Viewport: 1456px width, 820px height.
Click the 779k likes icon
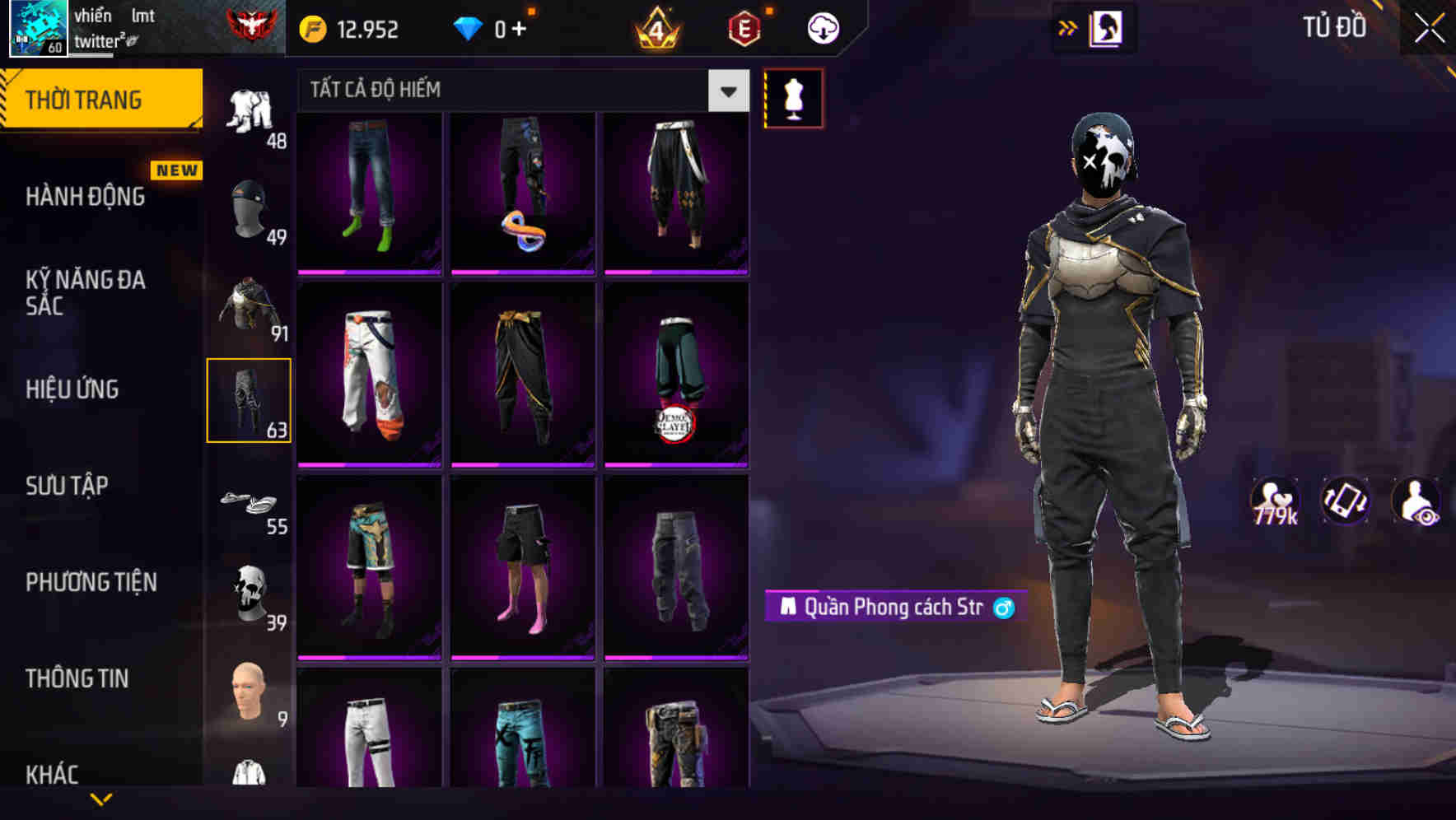coord(1274,501)
